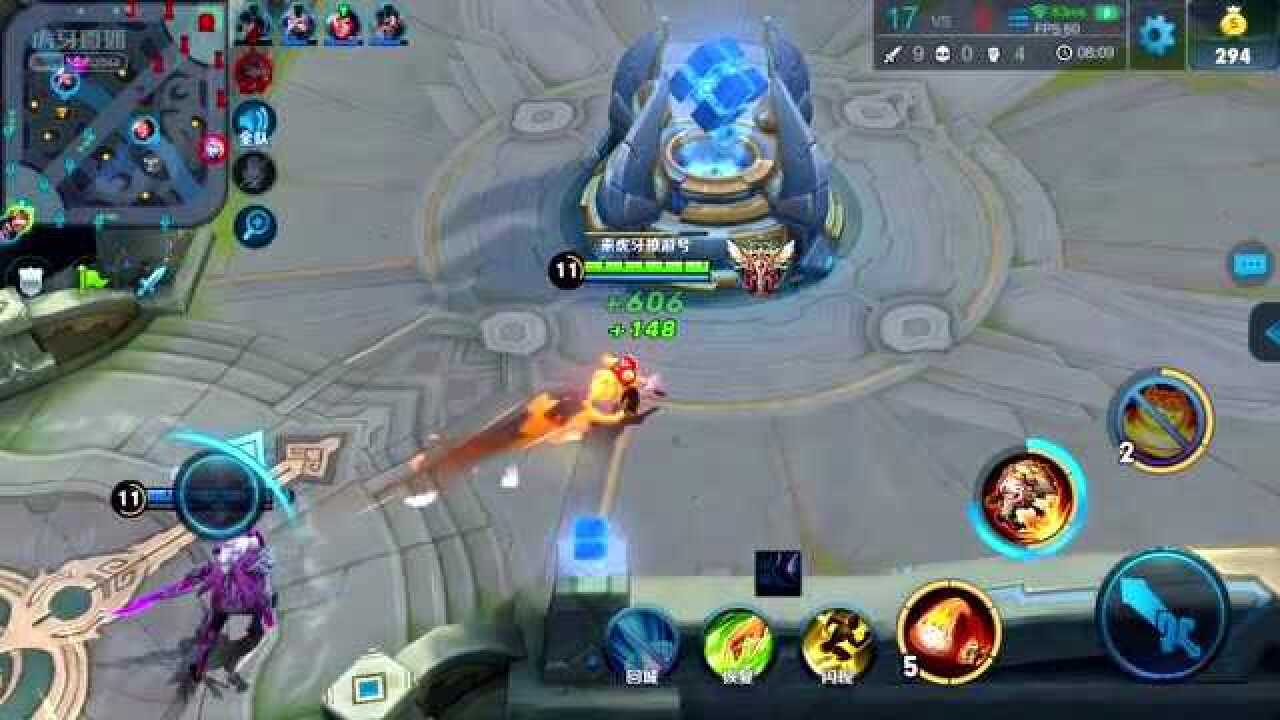Activate the blue Recall (回城) button

641,643
